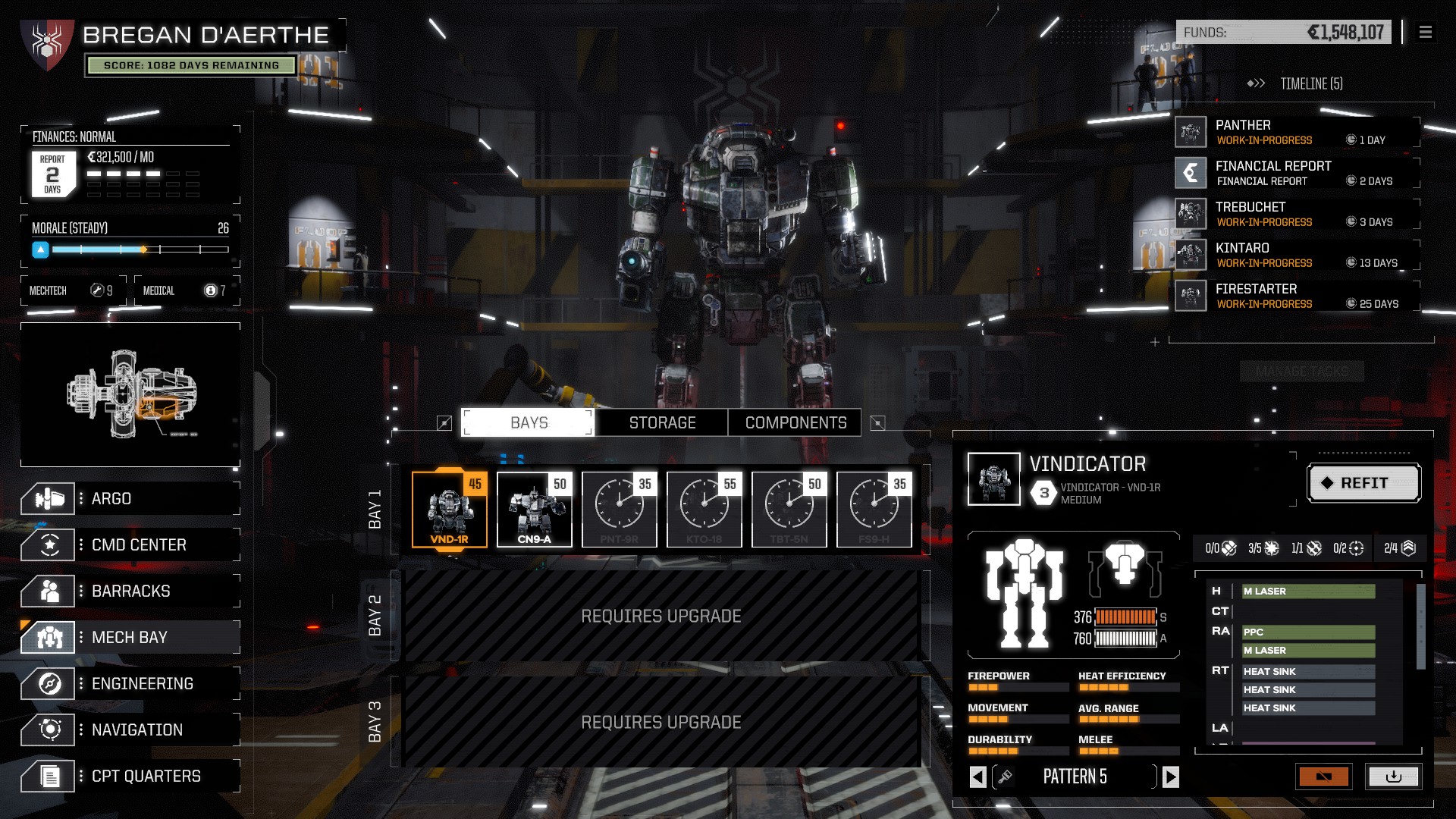Image resolution: width=1456 pixels, height=819 pixels.
Task: Open the Barracks section
Action: click(x=130, y=591)
